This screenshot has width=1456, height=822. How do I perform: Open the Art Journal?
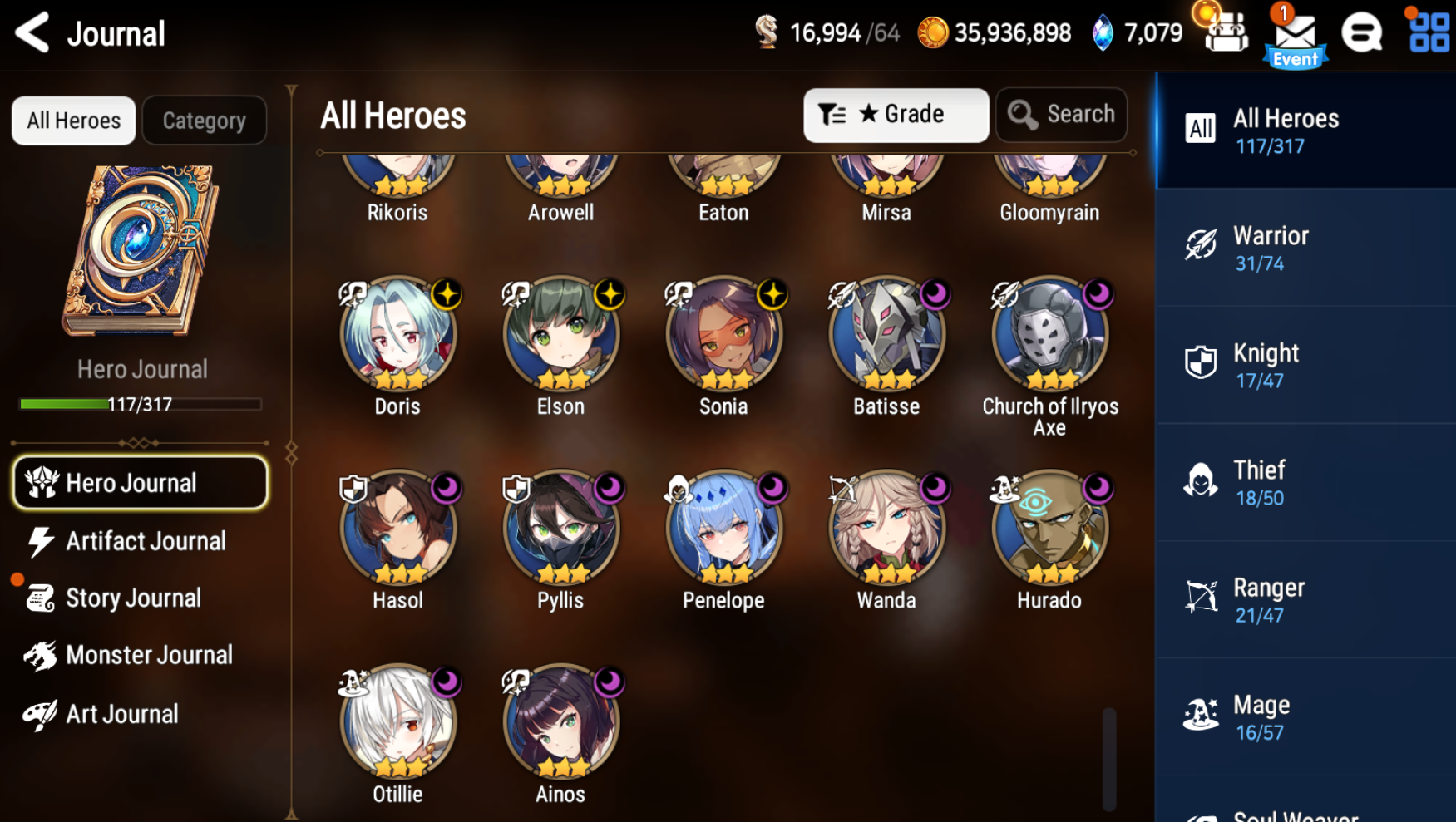[x=121, y=713]
